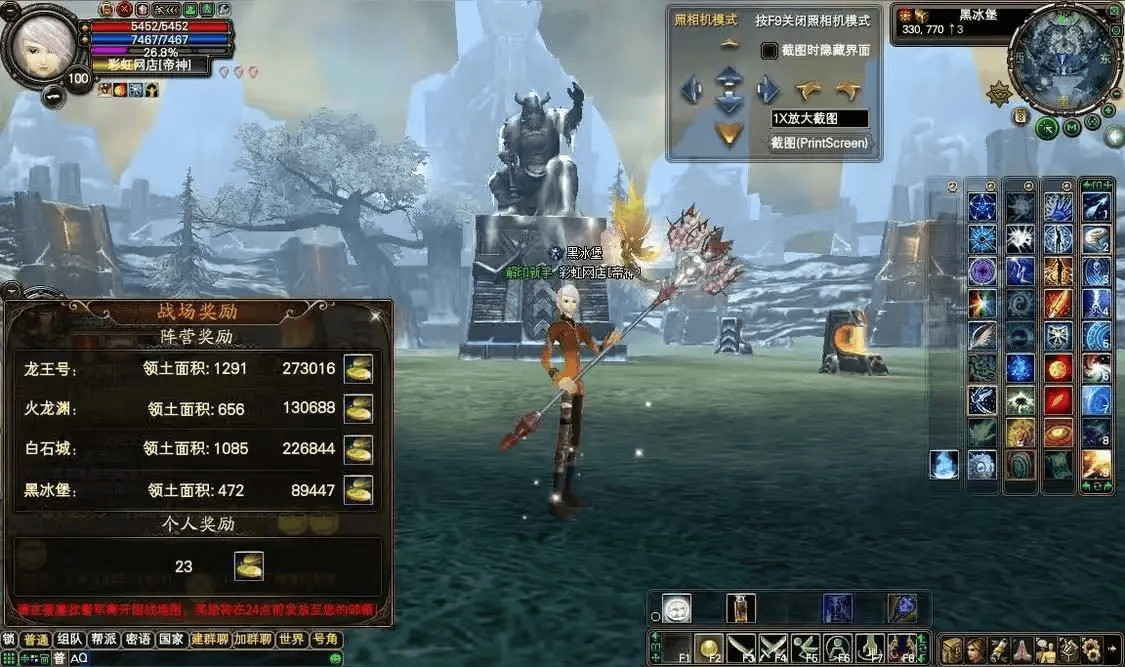This screenshot has height=667, width=1125.
Task: Click the green M map button
Action: point(1071,127)
